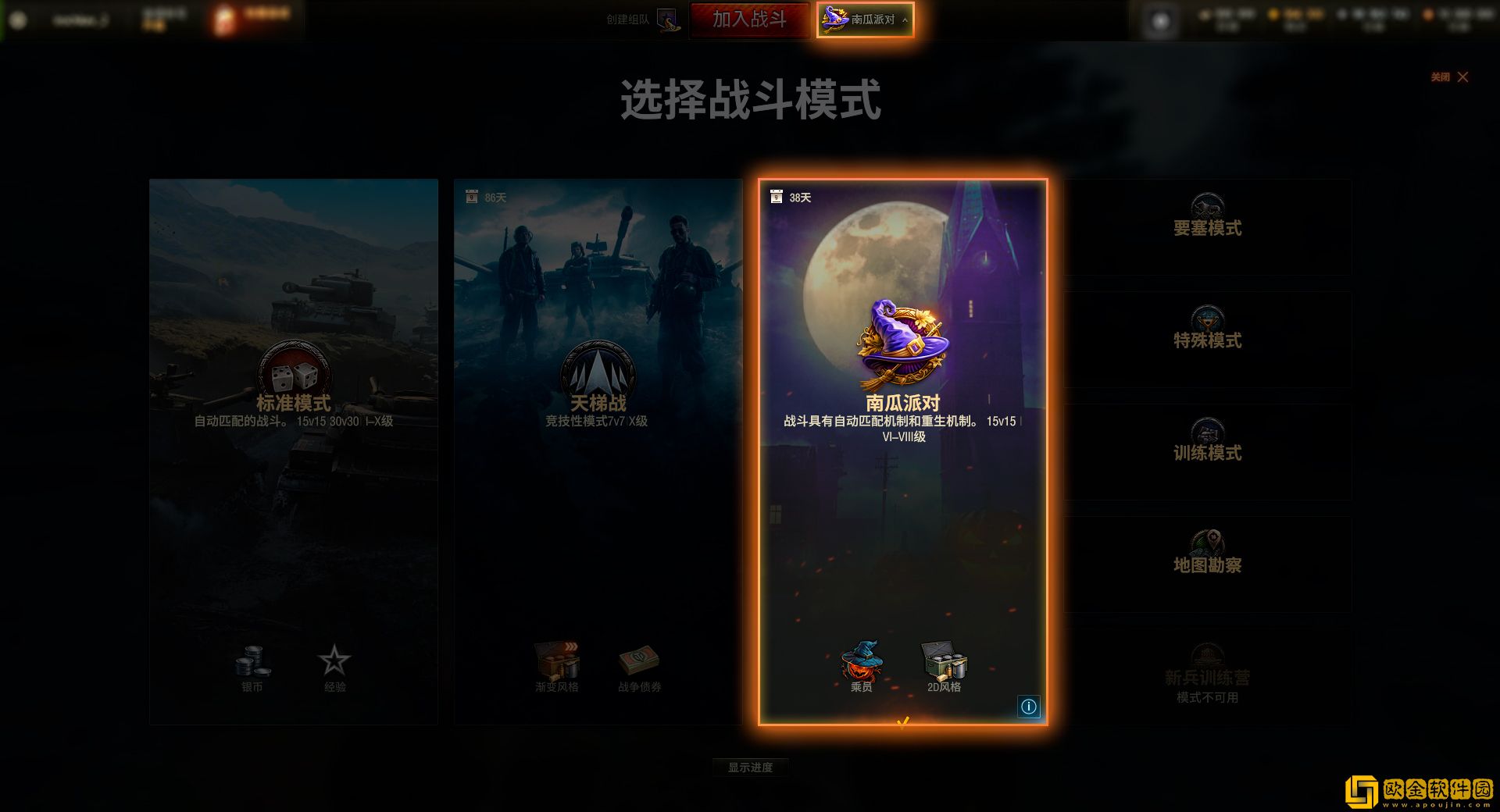1500x812 pixels.
Task: Click the platoon emblem icon beside 创建组队
Action: (x=667, y=21)
